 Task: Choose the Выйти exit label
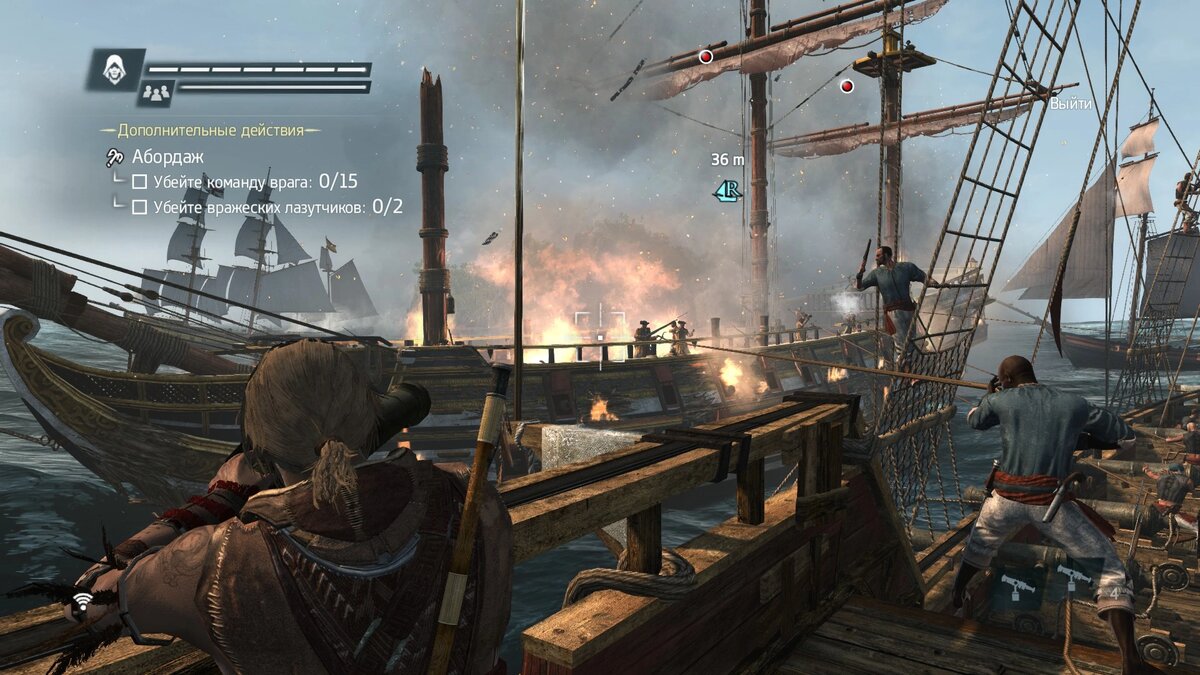pos(1070,103)
